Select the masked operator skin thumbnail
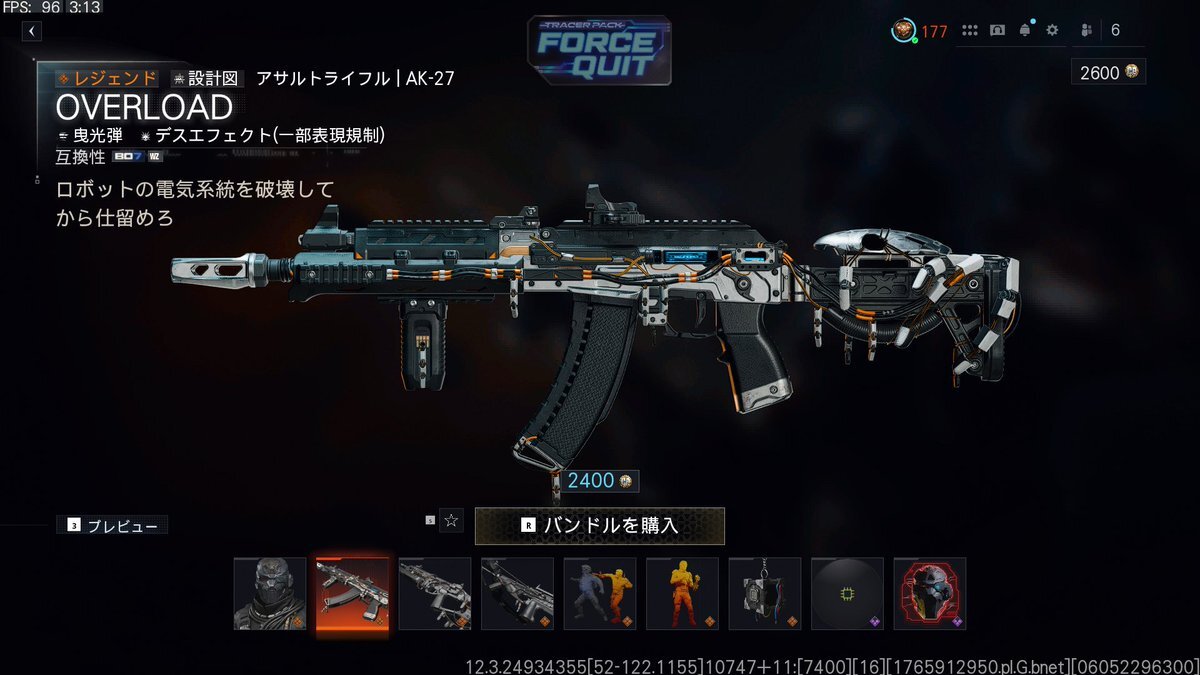 270,593
